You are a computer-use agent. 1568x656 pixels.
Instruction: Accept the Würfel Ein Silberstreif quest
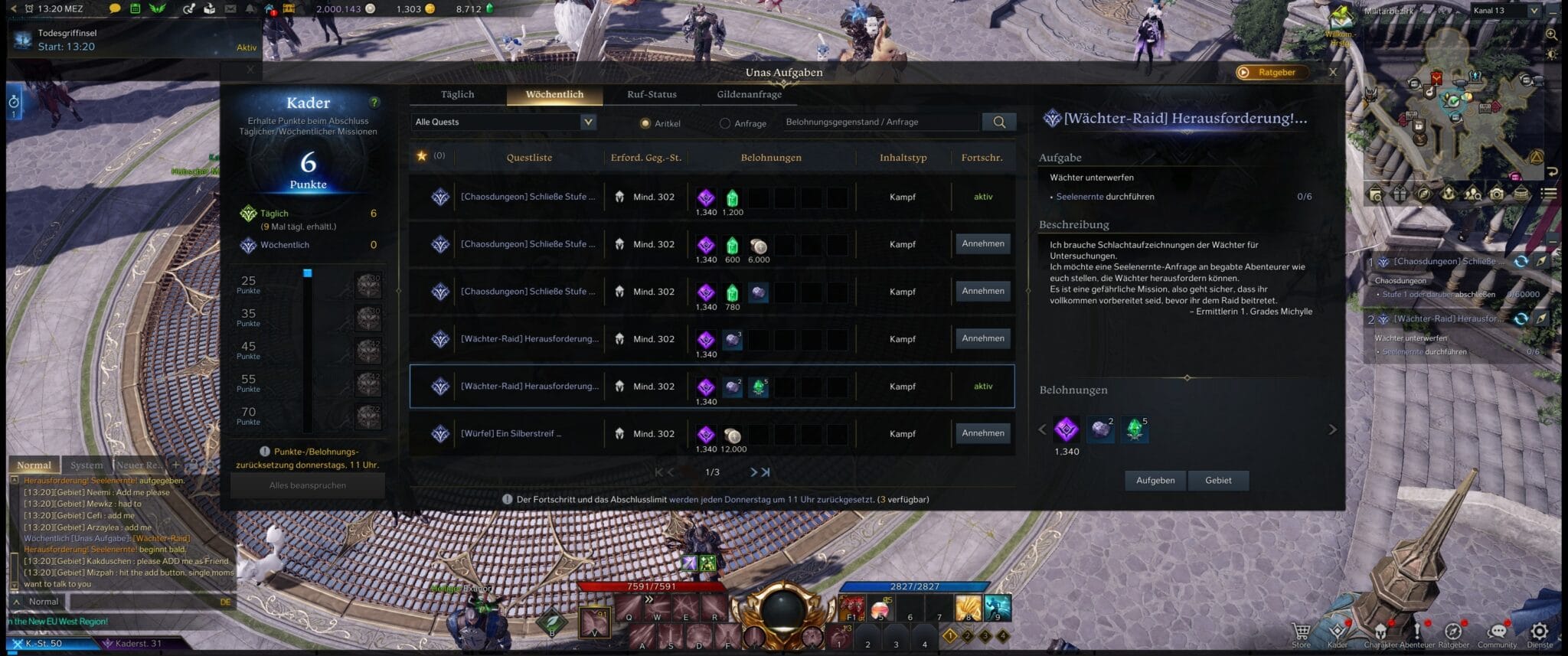pos(983,433)
